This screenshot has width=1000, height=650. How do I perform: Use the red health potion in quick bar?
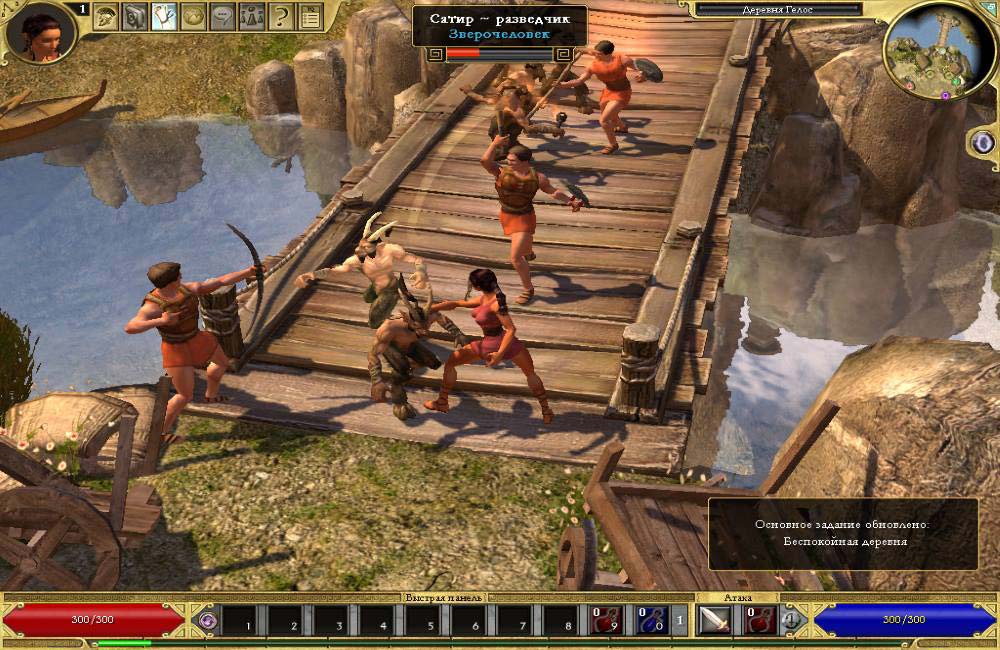tap(606, 621)
